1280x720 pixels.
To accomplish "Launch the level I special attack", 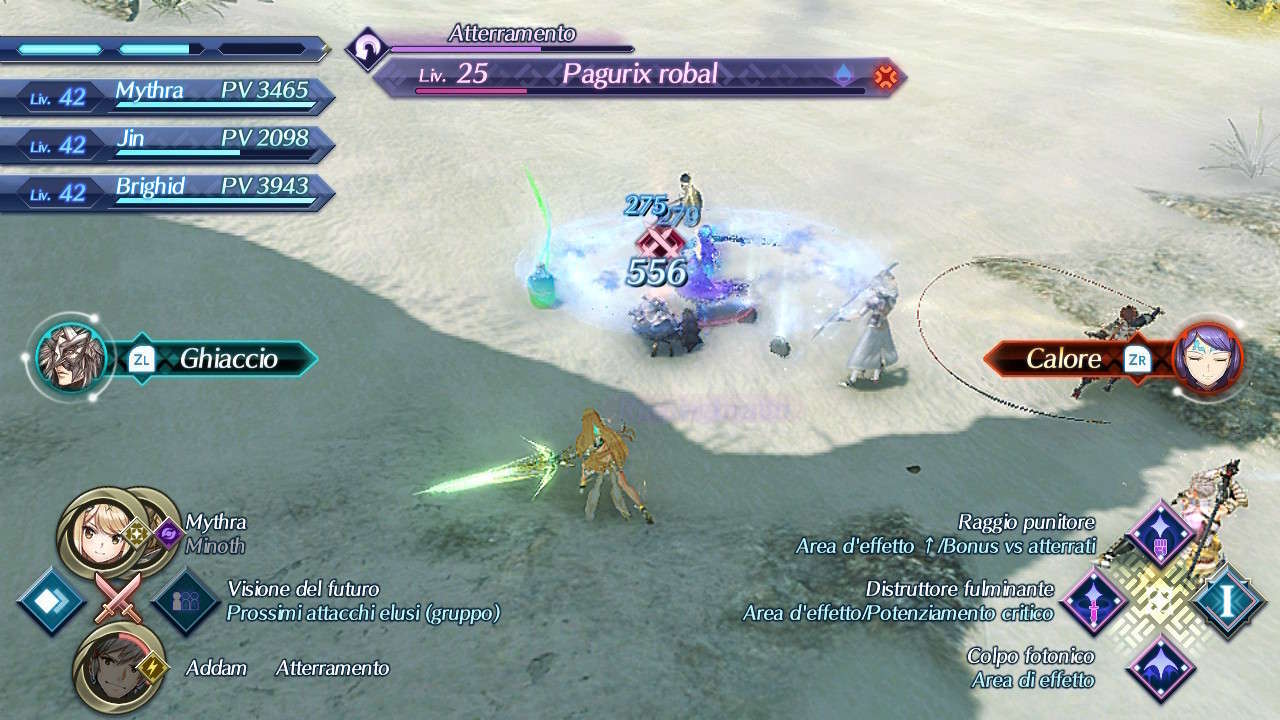I will coord(1227,600).
